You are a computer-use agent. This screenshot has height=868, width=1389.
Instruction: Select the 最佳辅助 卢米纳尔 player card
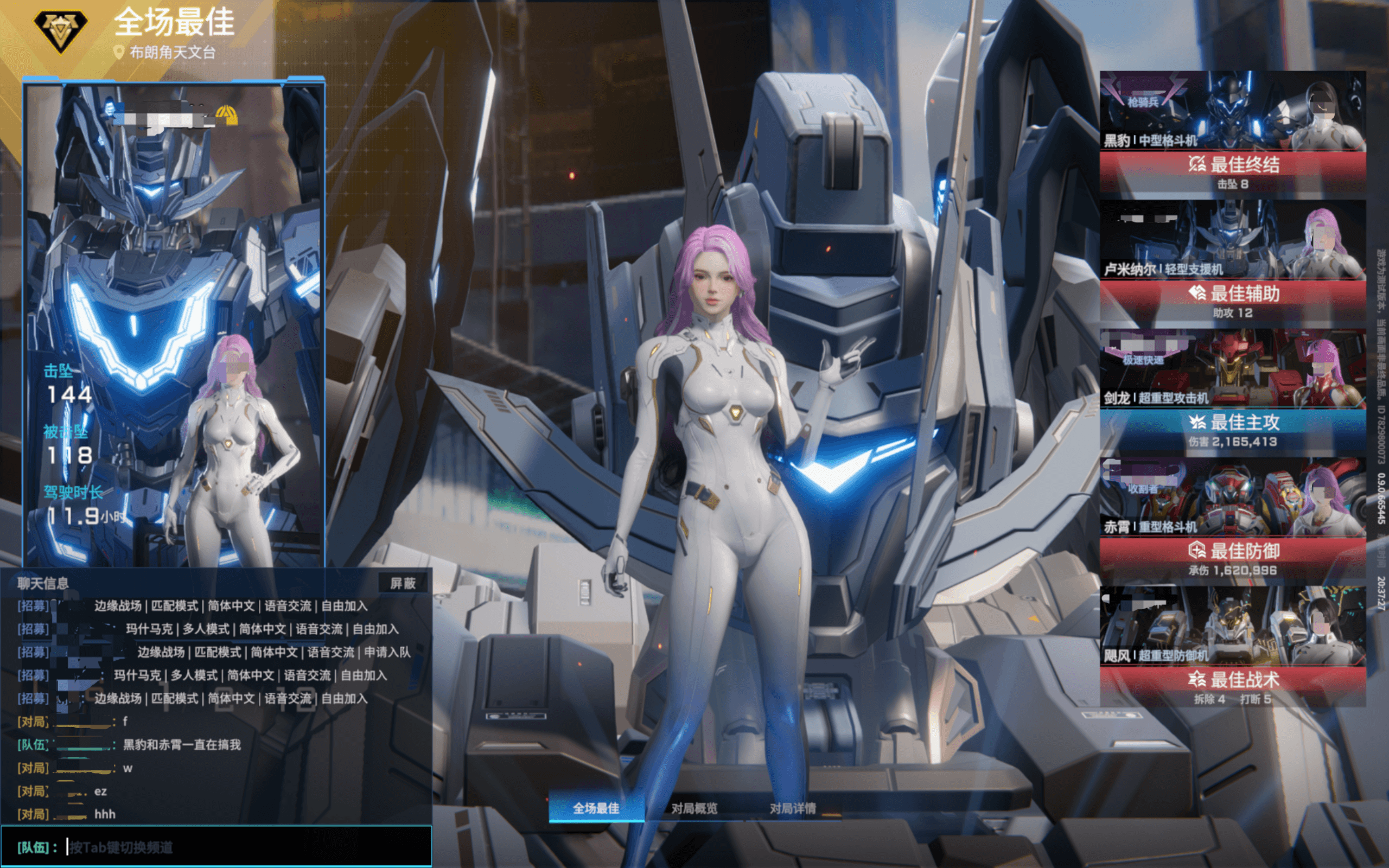(1232, 260)
